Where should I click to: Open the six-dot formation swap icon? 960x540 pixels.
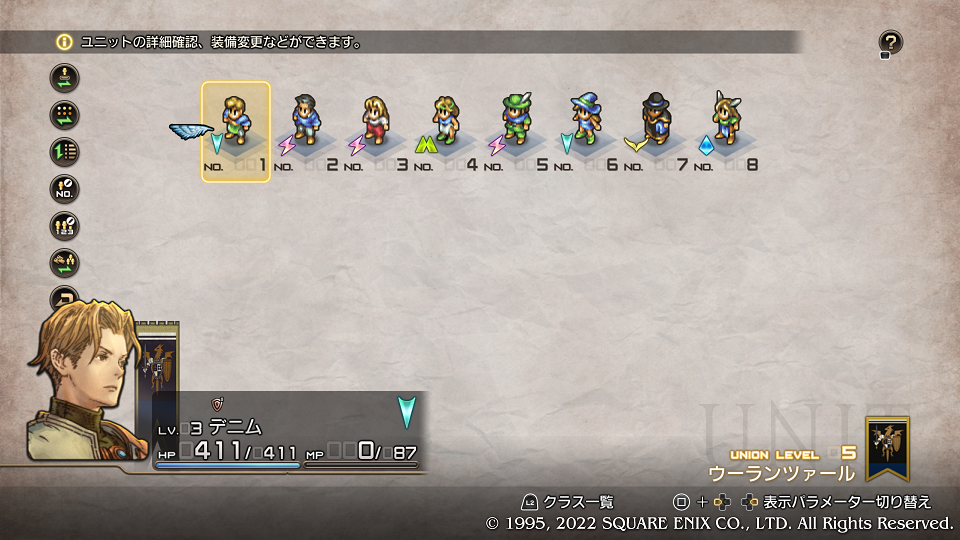click(64, 115)
